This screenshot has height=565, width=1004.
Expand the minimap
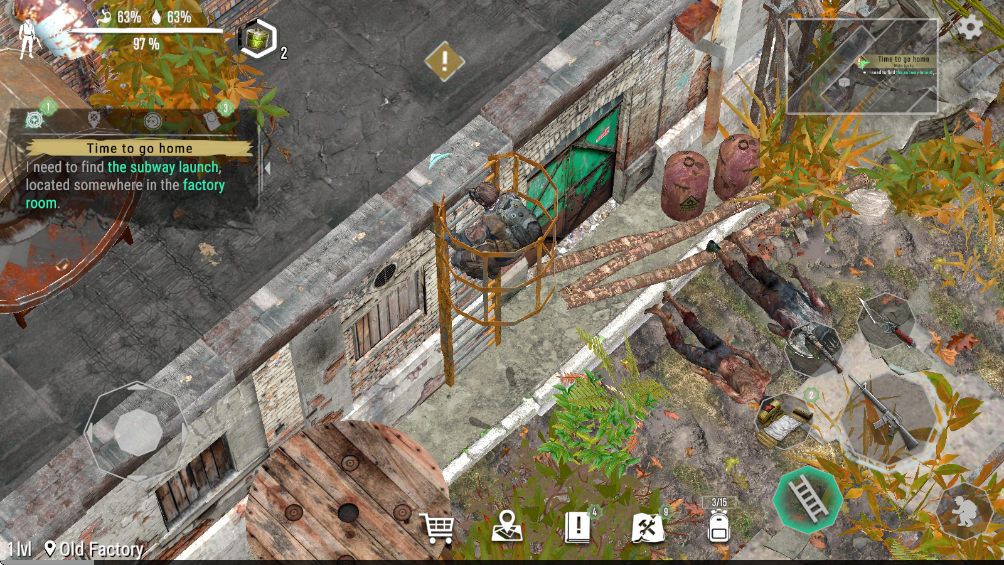[862, 65]
